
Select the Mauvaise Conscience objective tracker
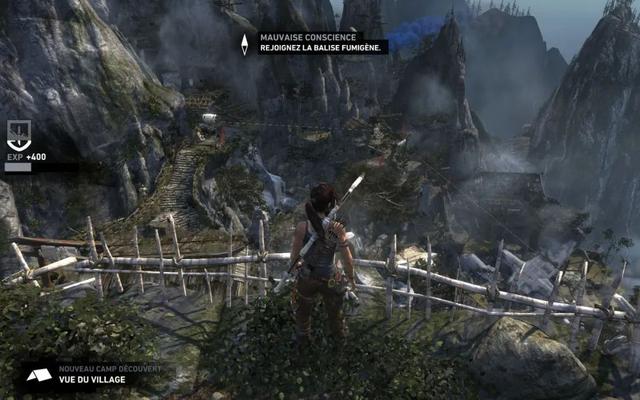click(x=321, y=45)
